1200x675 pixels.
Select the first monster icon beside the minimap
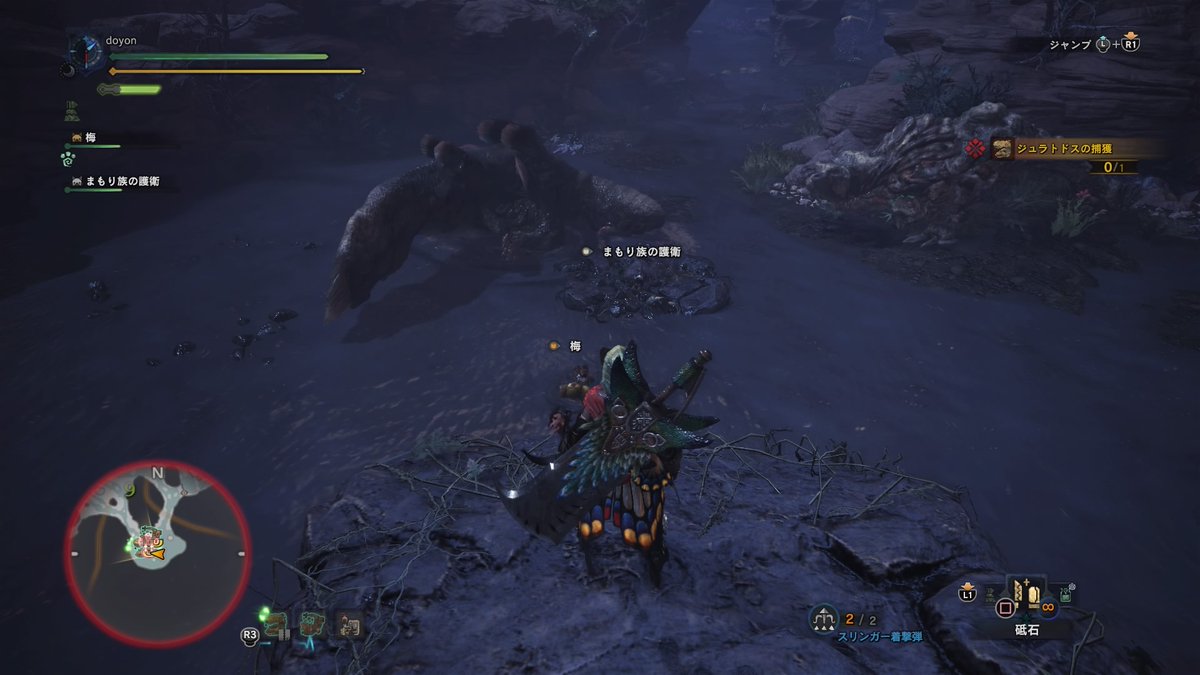tap(277, 625)
